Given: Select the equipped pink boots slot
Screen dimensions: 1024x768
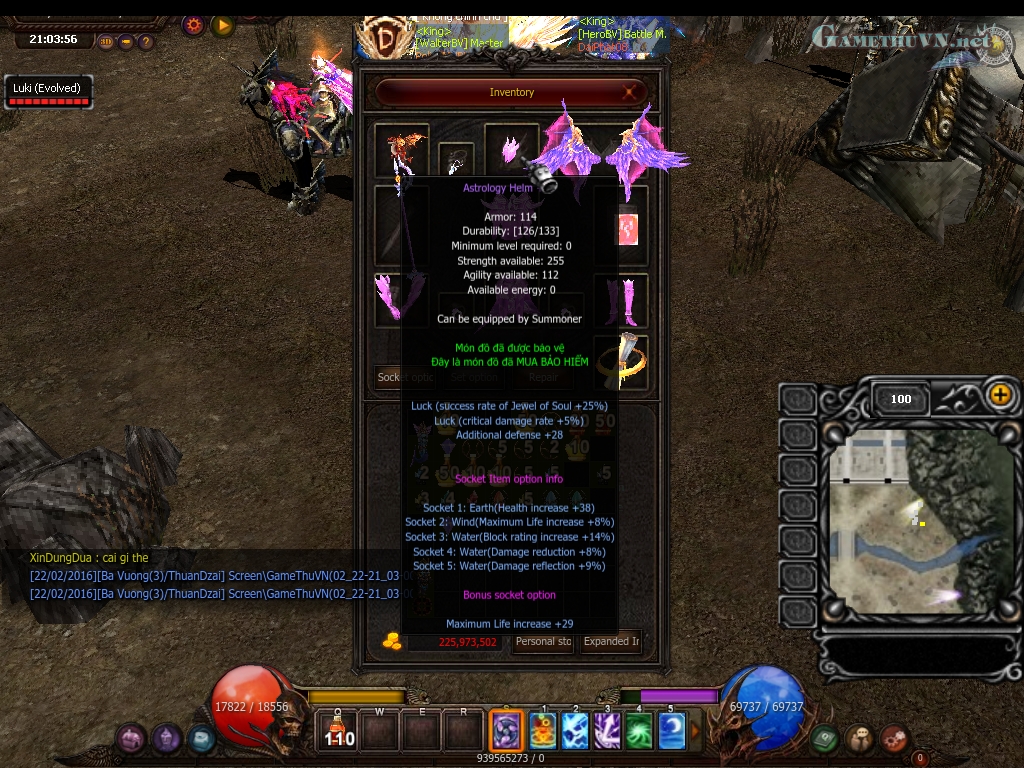Looking at the screenshot, I should [620, 300].
